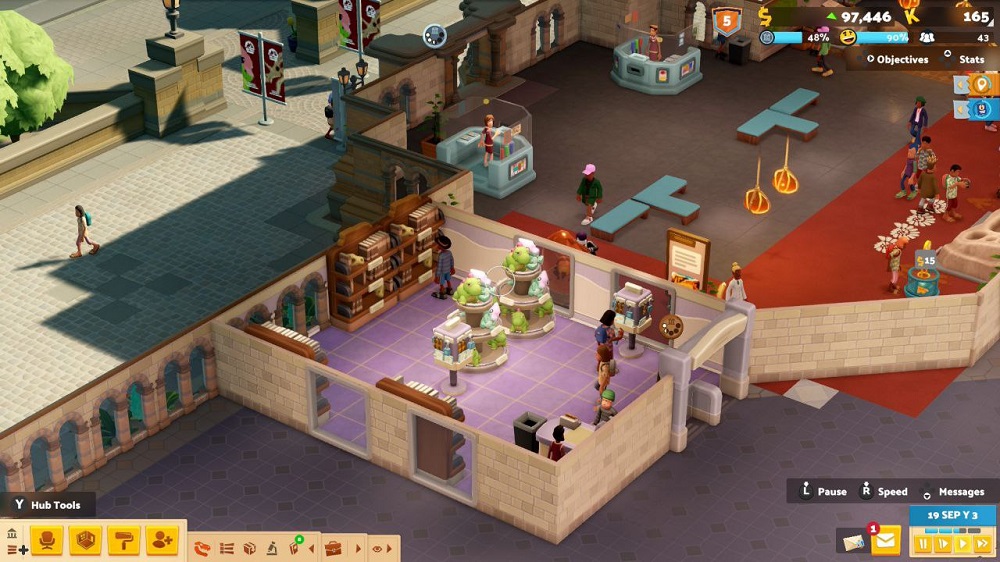Open the microscope research icon
Screen dimensions: 1000x562
tap(273, 548)
